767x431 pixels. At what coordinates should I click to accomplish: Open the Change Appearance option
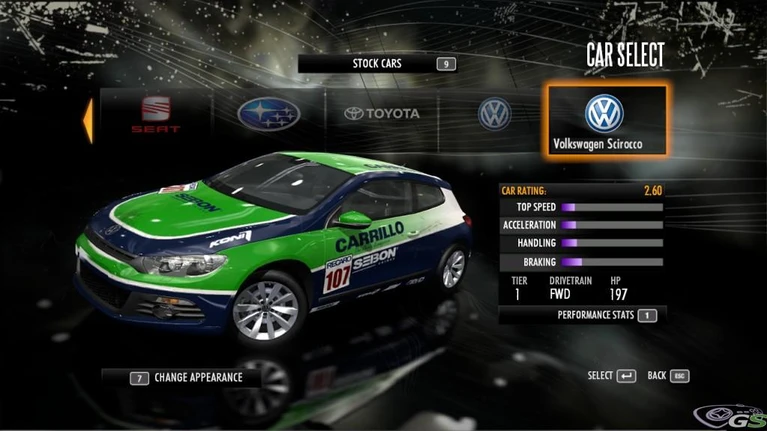(187, 378)
